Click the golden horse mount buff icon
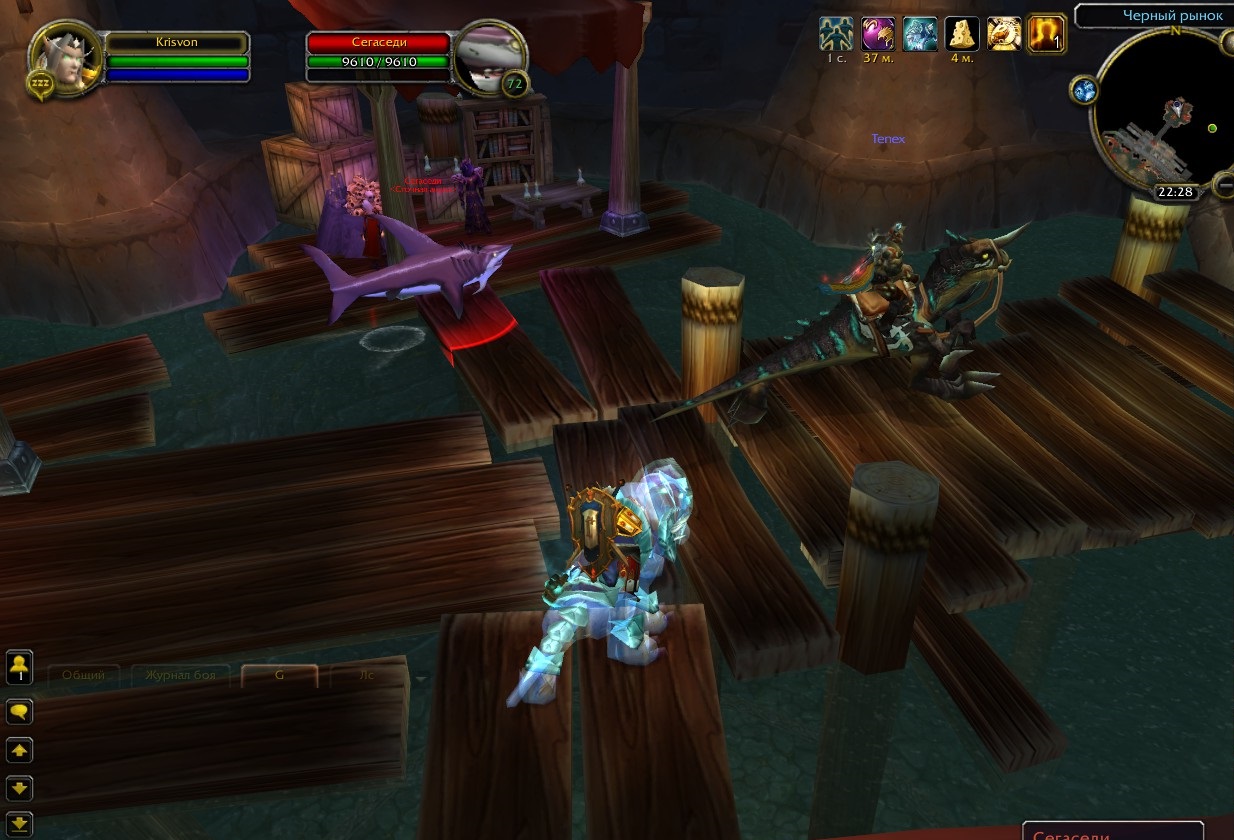Viewport: 1234px width, 840px height. [x=1004, y=34]
